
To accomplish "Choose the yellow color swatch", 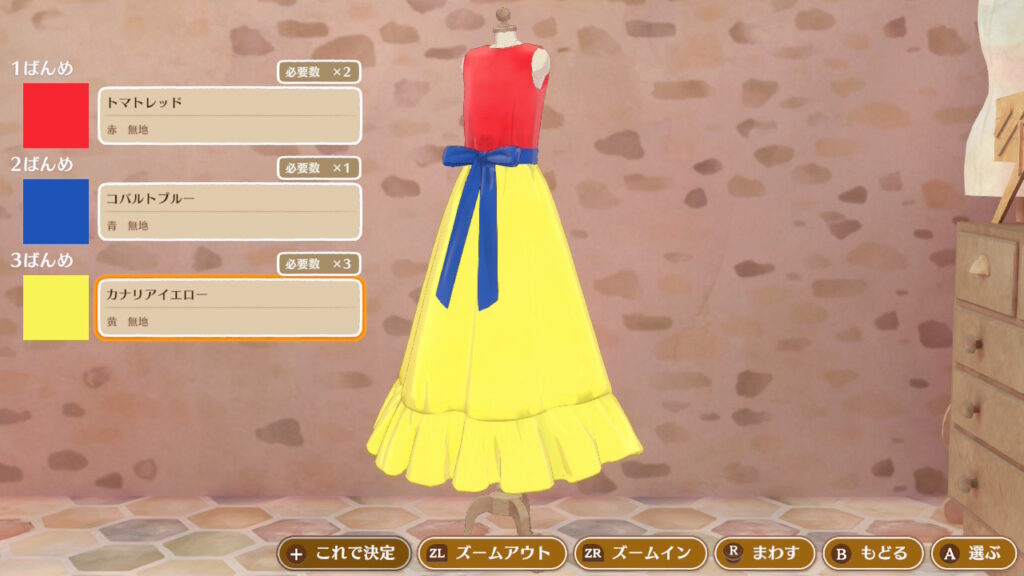I will tap(56, 307).
